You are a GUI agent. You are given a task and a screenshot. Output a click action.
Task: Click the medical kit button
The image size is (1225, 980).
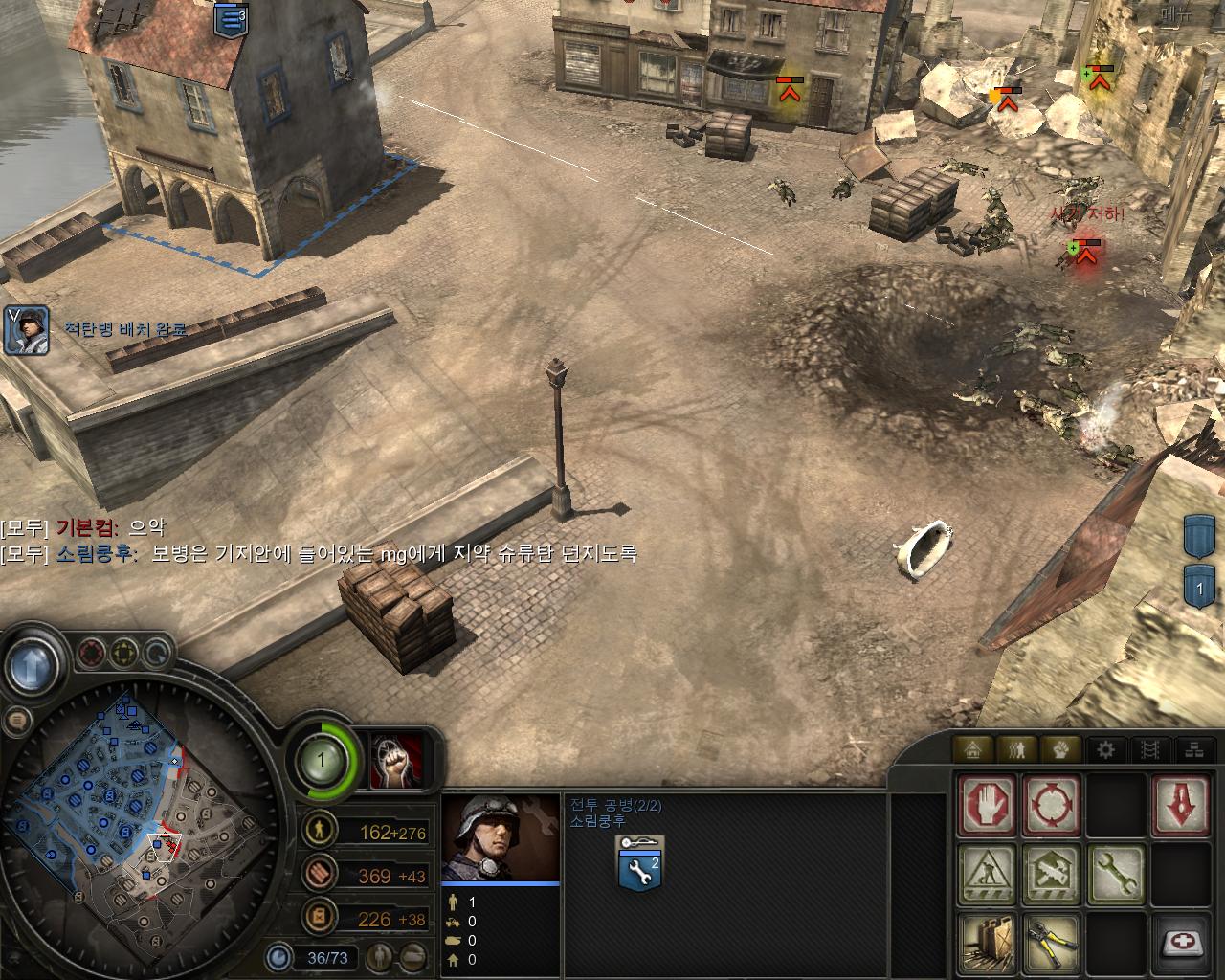pyautogui.click(x=1181, y=943)
